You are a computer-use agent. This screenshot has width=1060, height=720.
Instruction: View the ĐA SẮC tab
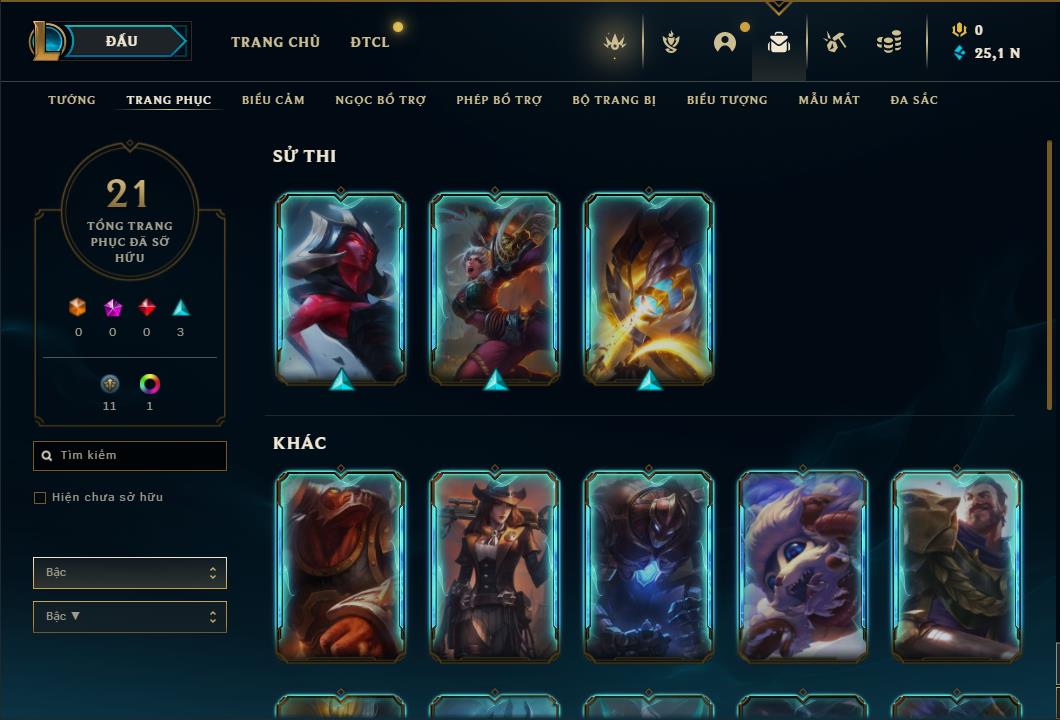click(x=914, y=100)
